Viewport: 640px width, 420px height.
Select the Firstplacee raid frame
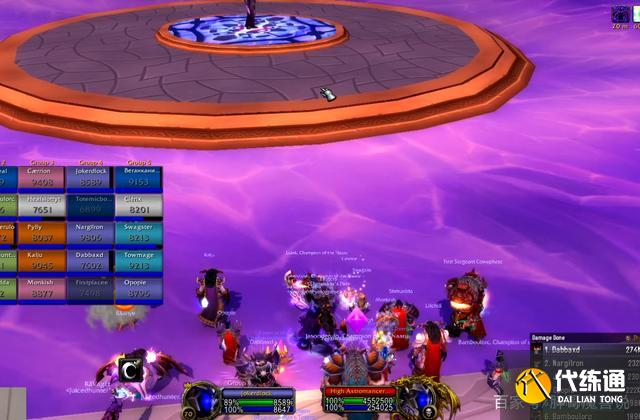91,288
